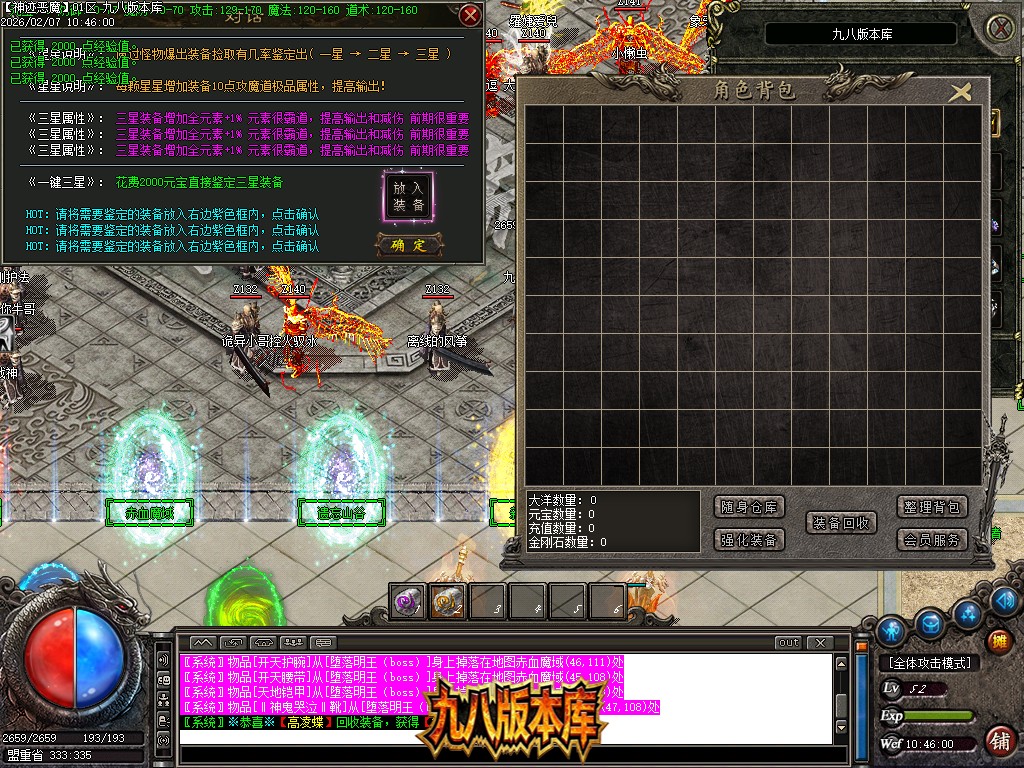This screenshot has height=768, width=1024.
Task: Open the red 铺 shop button
Action: click(998, 740)
